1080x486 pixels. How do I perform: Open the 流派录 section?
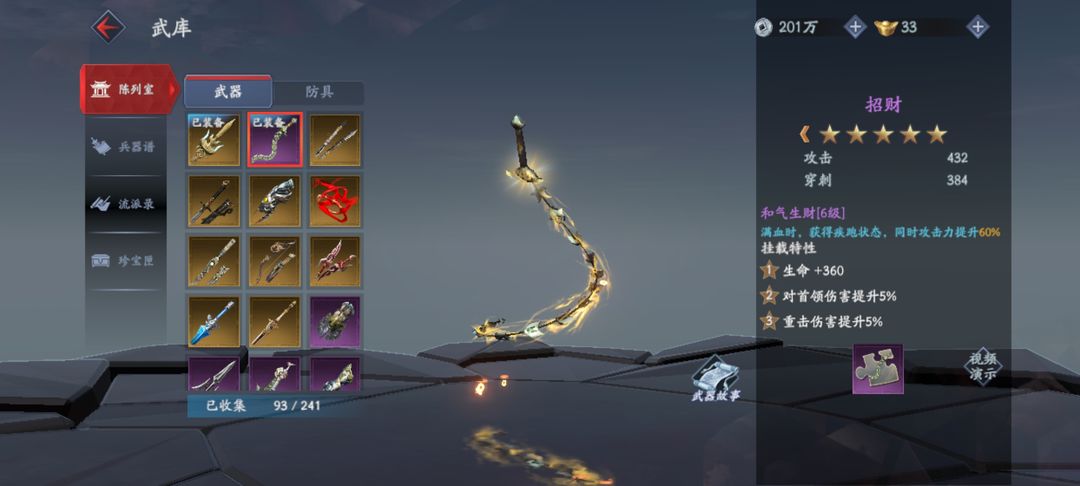click(x=128, y=203)
